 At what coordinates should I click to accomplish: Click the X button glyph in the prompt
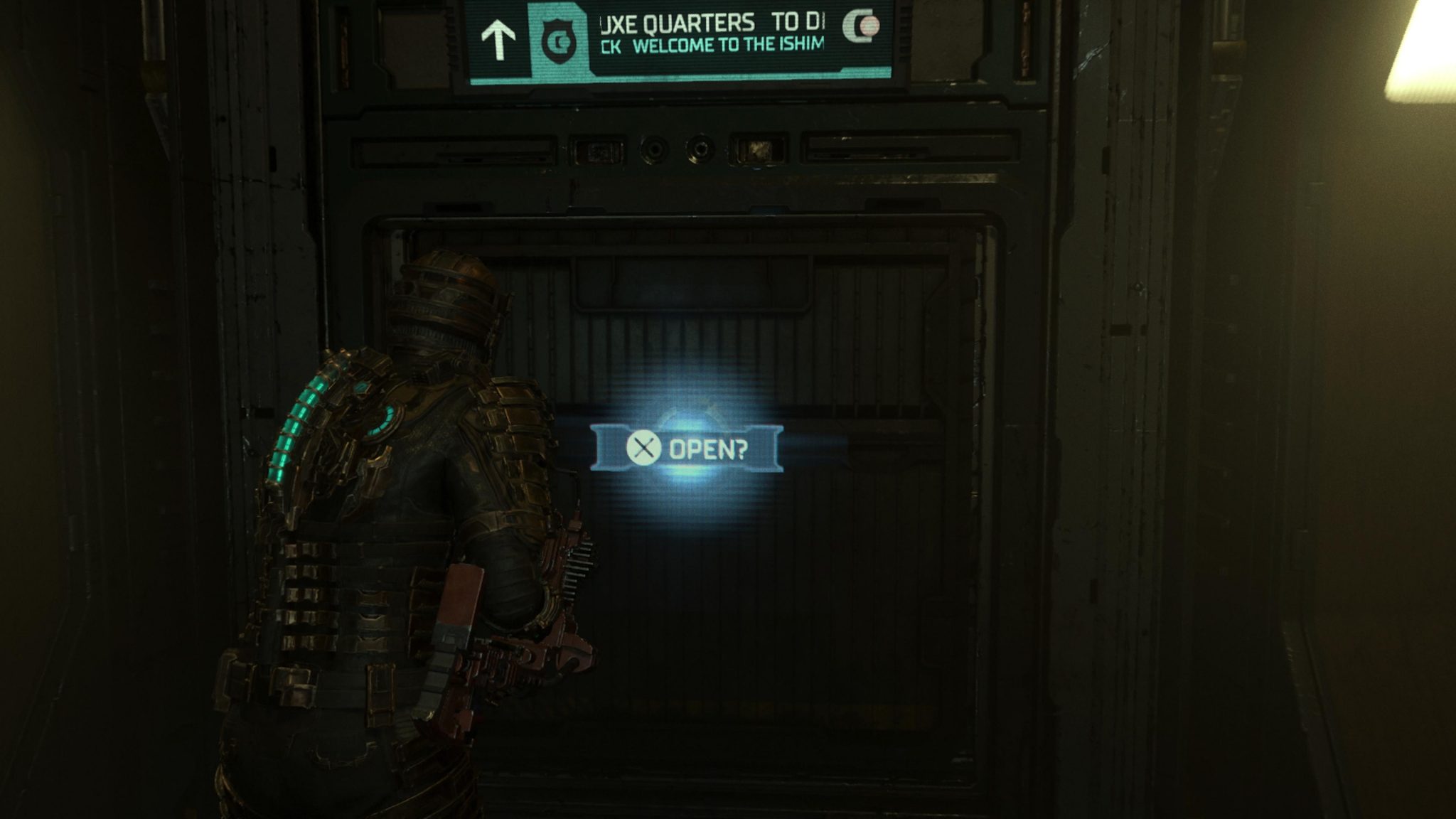[643, 448]
